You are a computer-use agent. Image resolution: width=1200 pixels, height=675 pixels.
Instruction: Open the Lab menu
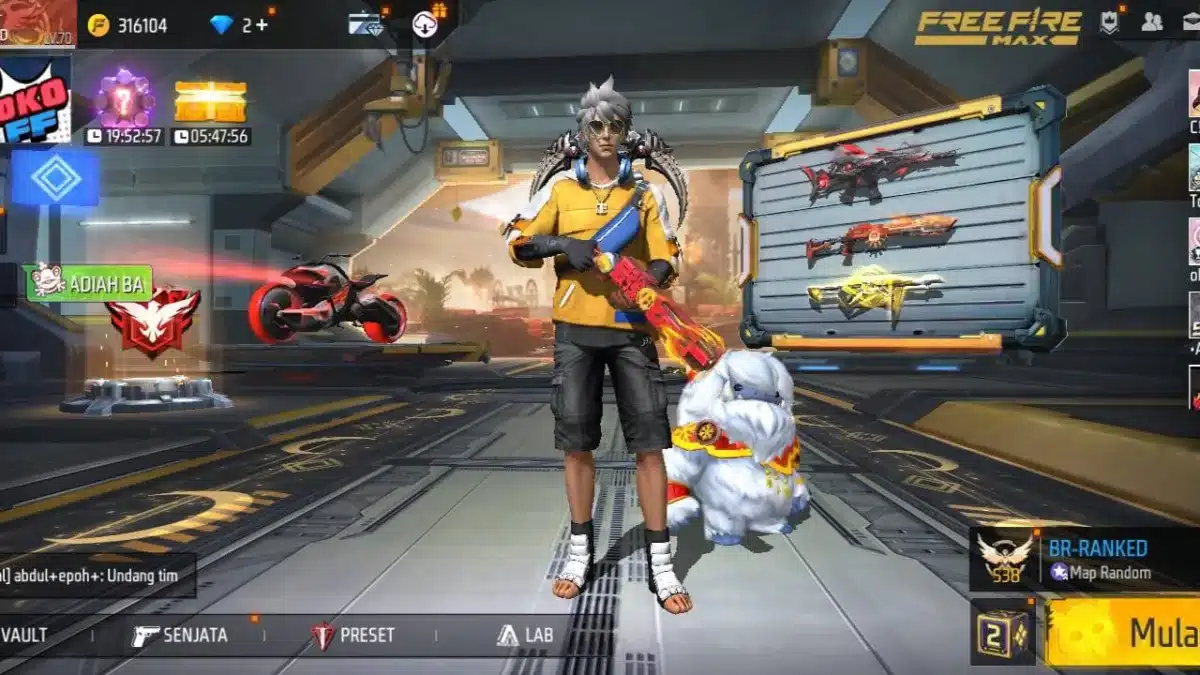pos(525,635)
